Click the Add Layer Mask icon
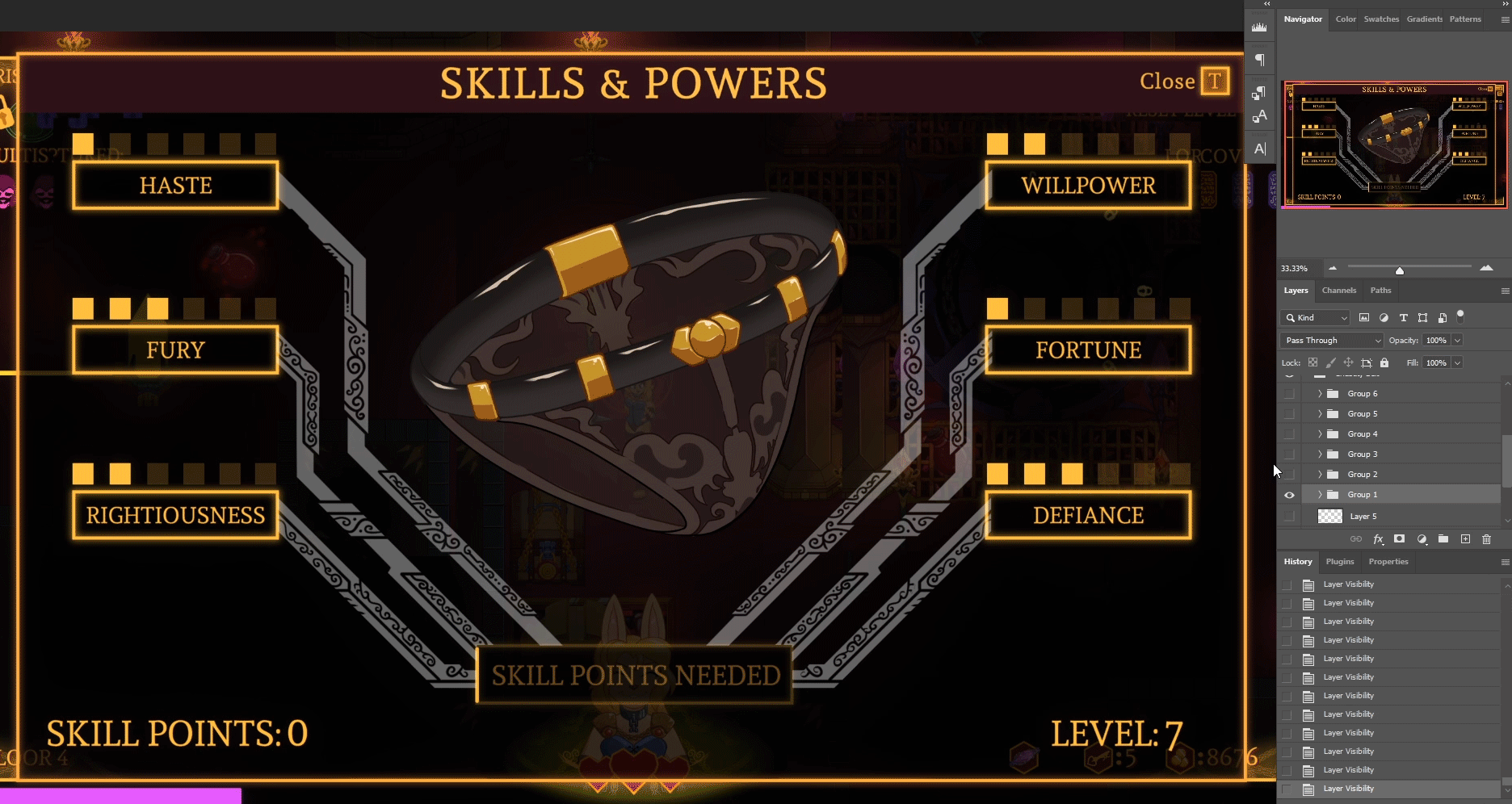The width and height of the screenshot is (1512, 804). pos(1400,538)
